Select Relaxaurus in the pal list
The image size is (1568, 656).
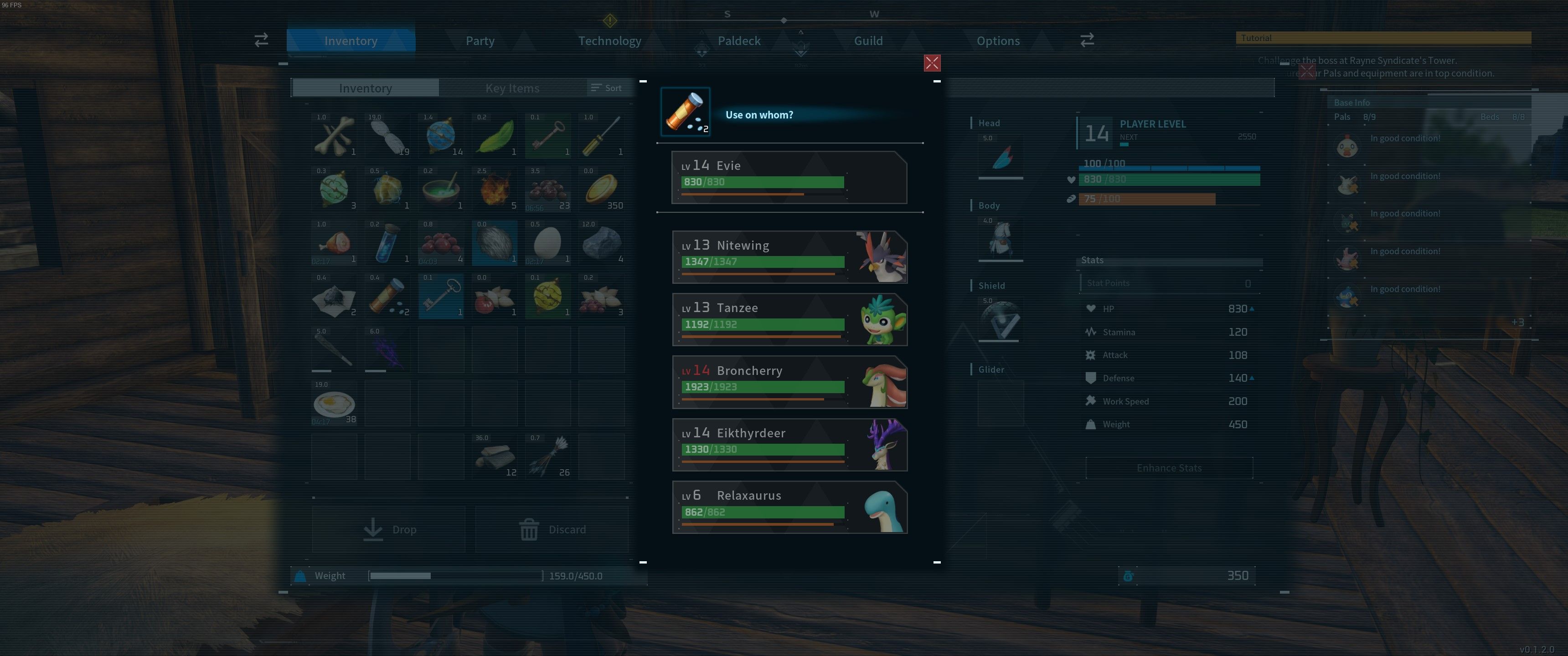789,507
